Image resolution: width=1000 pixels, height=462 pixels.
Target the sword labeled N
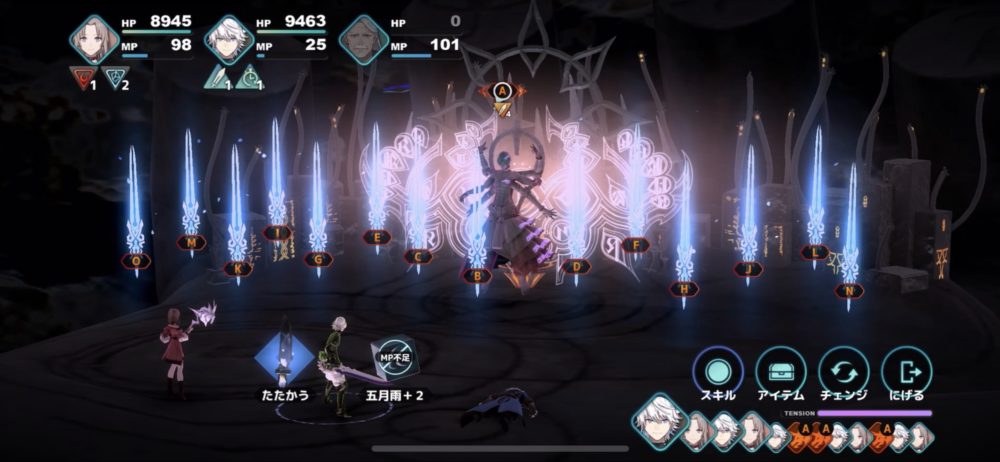[x=850, y=291]
